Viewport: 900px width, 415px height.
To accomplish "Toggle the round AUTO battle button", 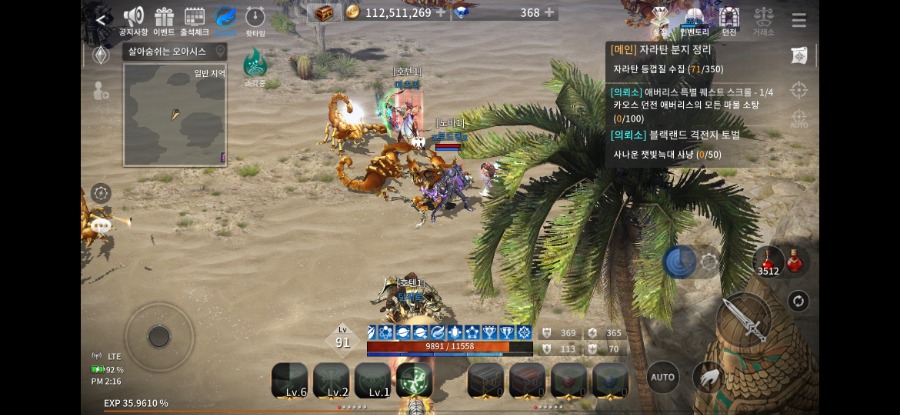I will coord(662,377).
